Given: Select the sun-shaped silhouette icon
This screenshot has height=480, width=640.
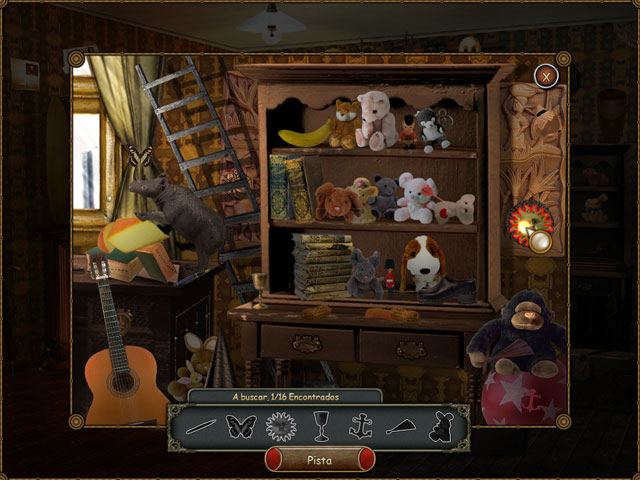Looking at the screenshot, I should (281, 427).
